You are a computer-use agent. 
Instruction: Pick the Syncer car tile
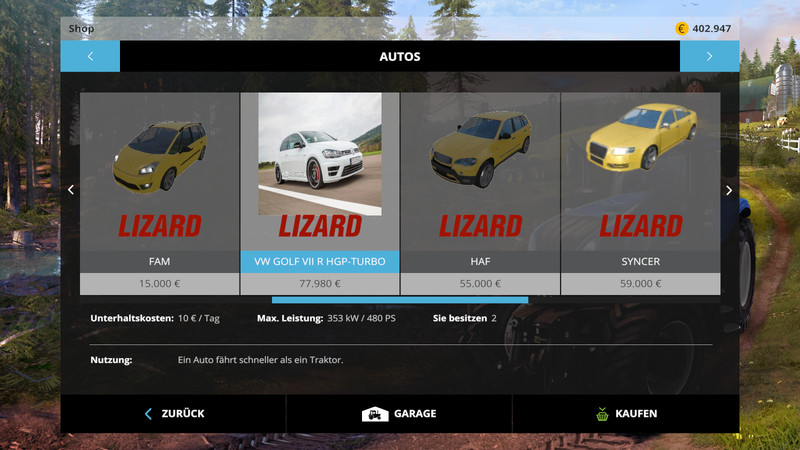click(640, 190)
